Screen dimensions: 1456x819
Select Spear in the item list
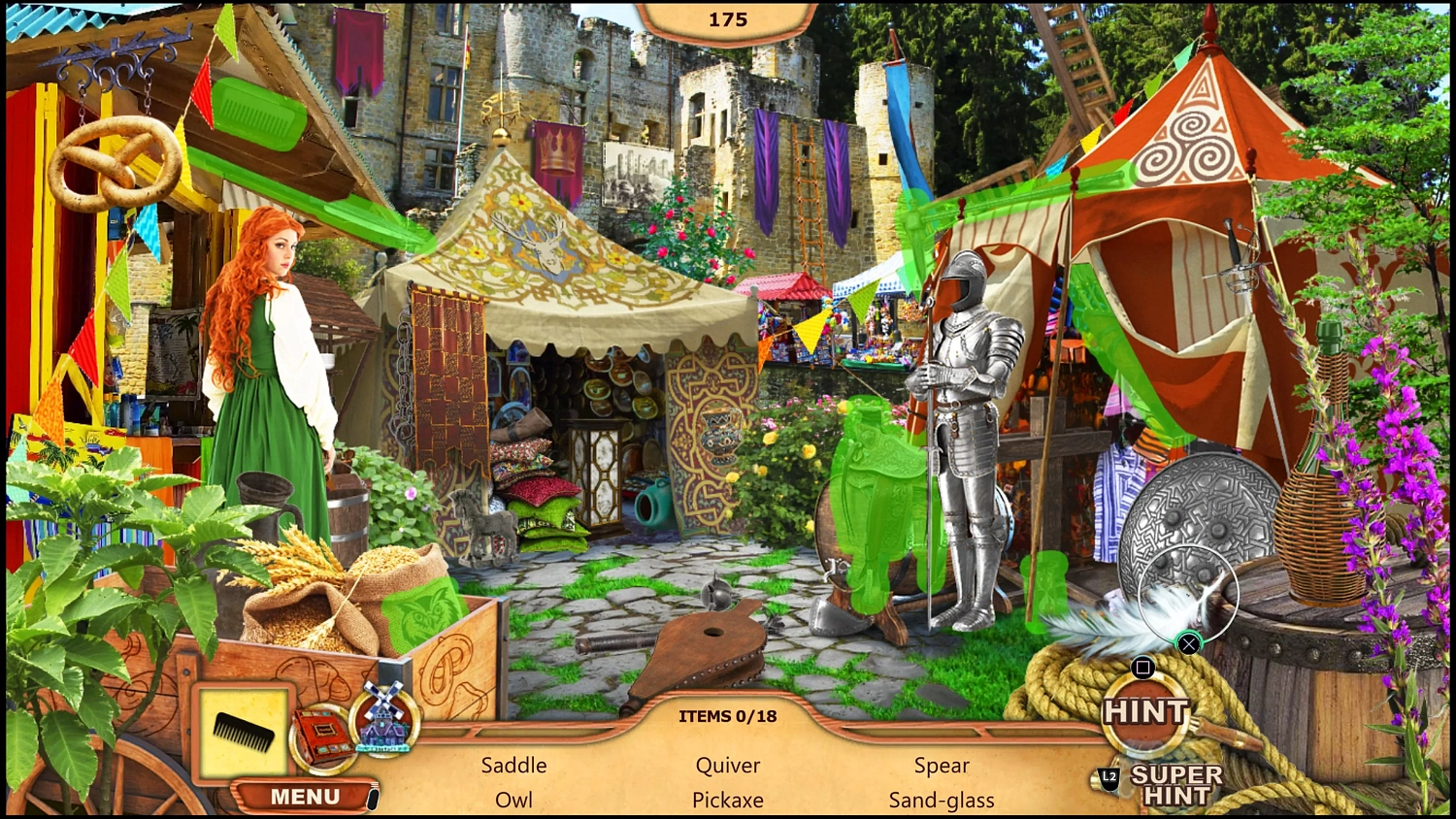(940, 765)
